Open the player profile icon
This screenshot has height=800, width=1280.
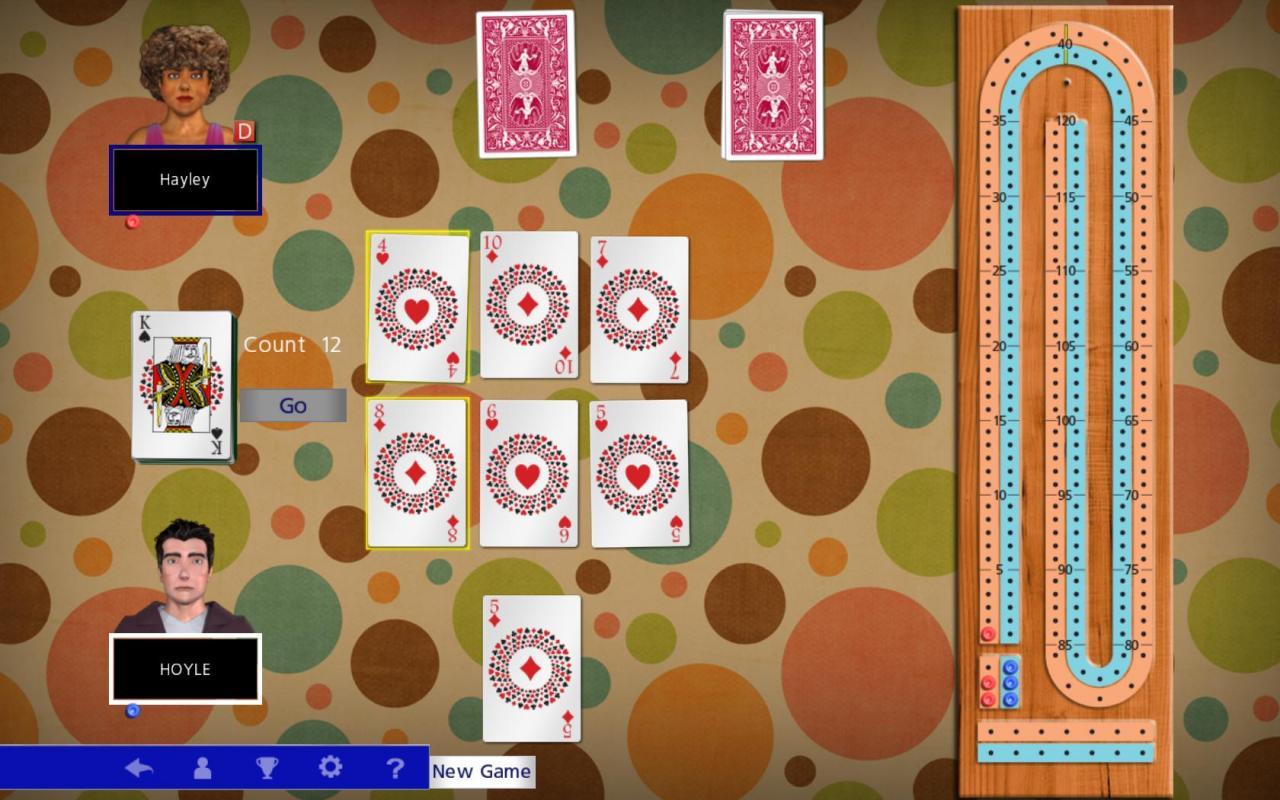pyautogui.click(x=203, y=768)
